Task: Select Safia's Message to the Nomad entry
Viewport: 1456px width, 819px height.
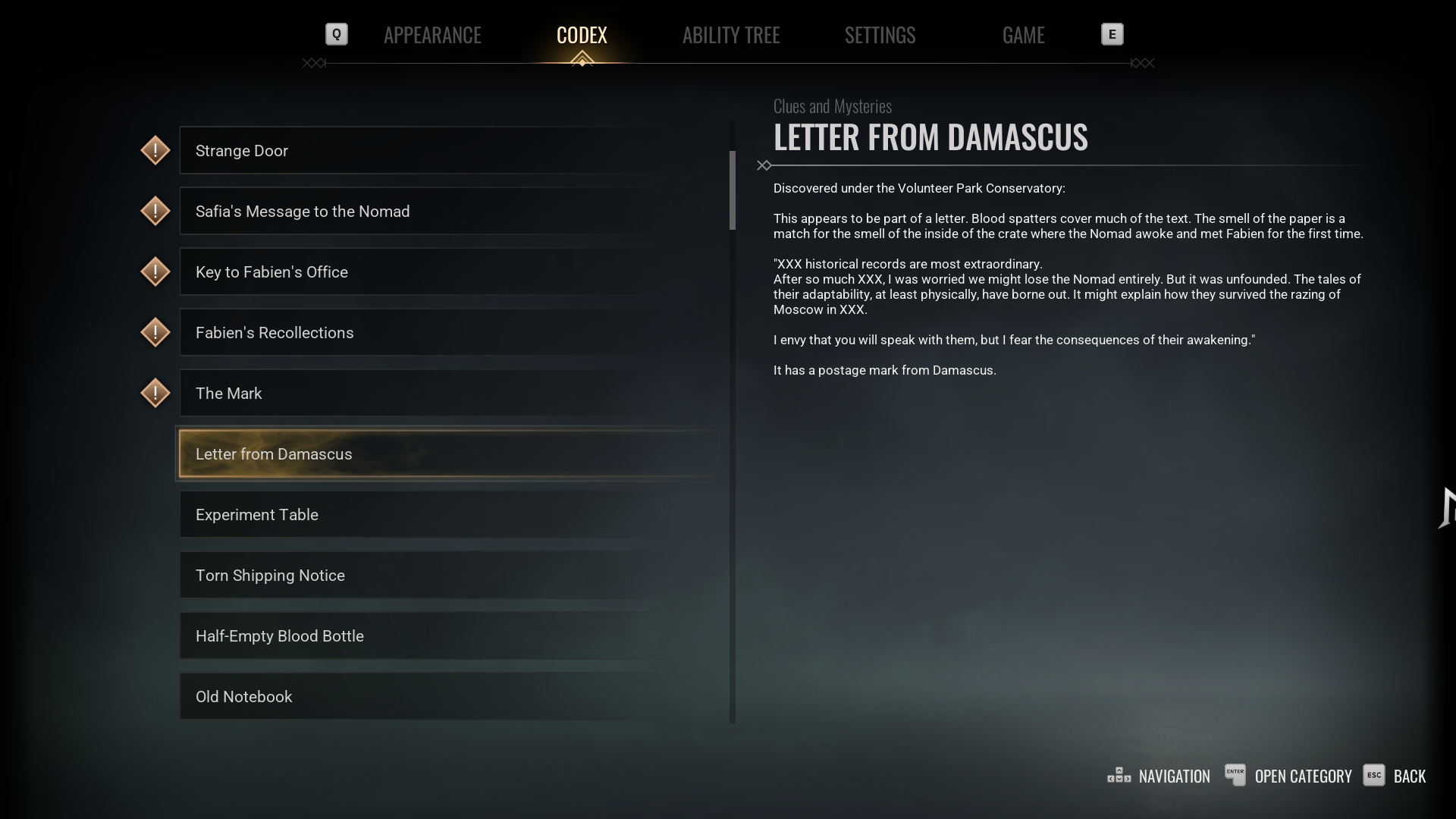Action: tap(447, 212)
